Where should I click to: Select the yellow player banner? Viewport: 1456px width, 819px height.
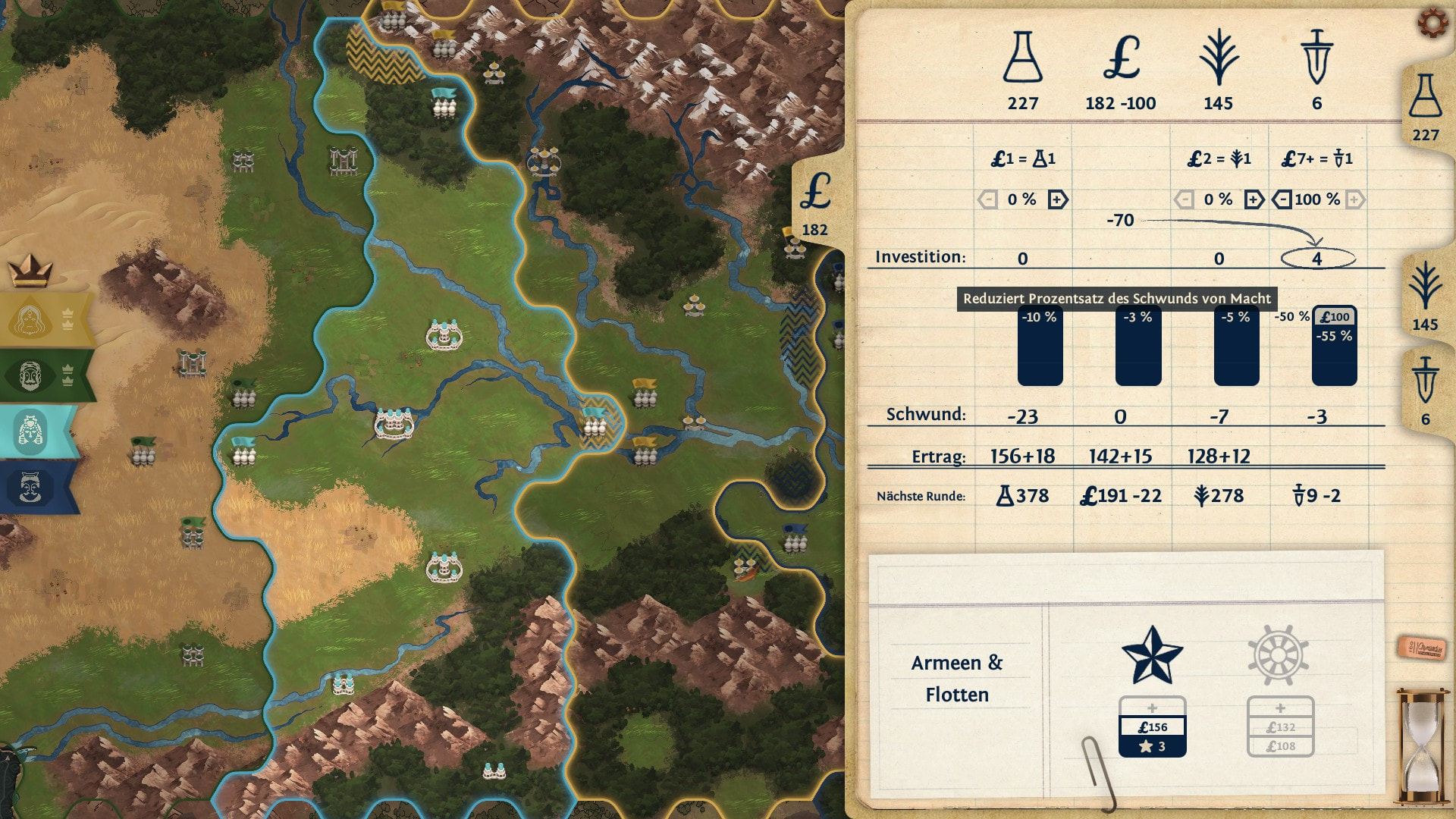point(45,320)
